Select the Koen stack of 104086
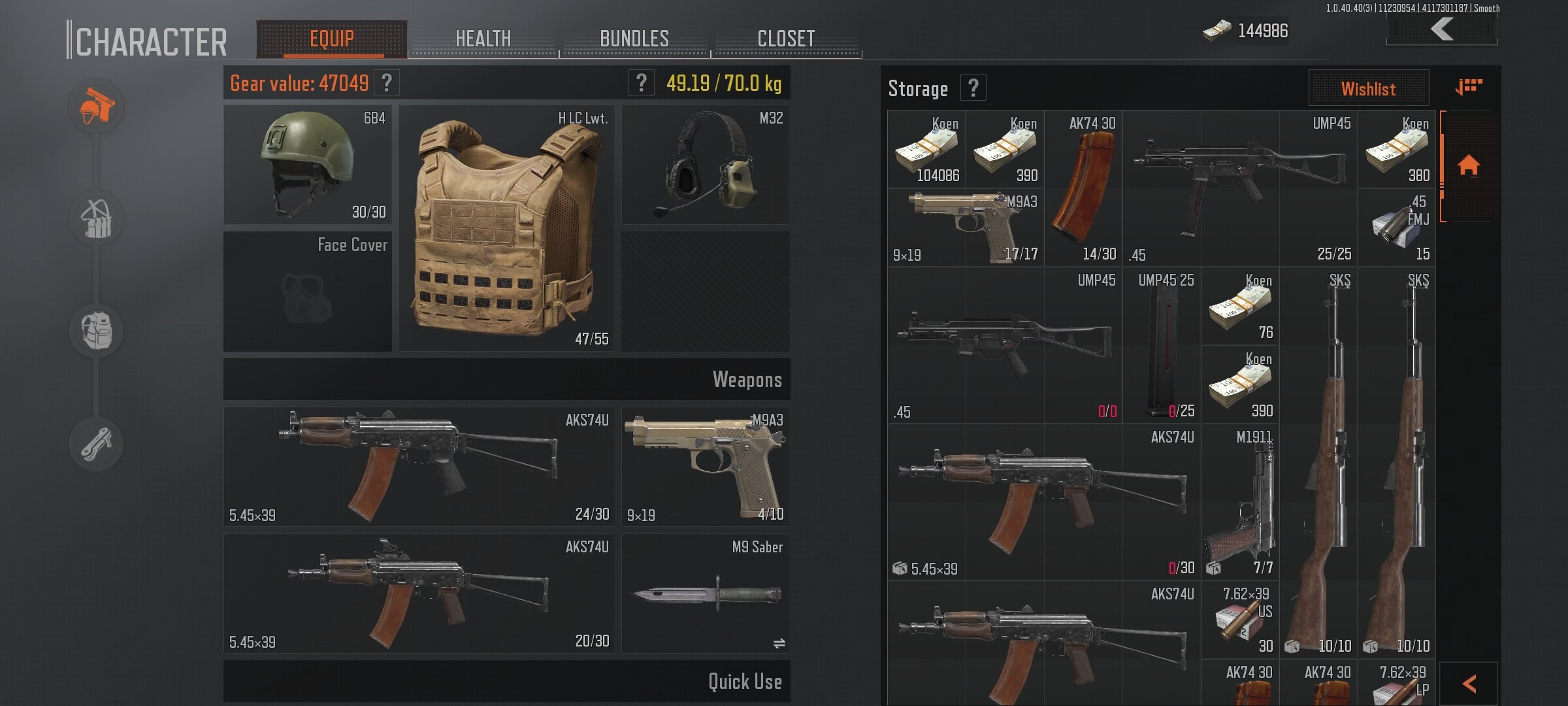This screenshot has width=1568, height=706. [926, 149]
